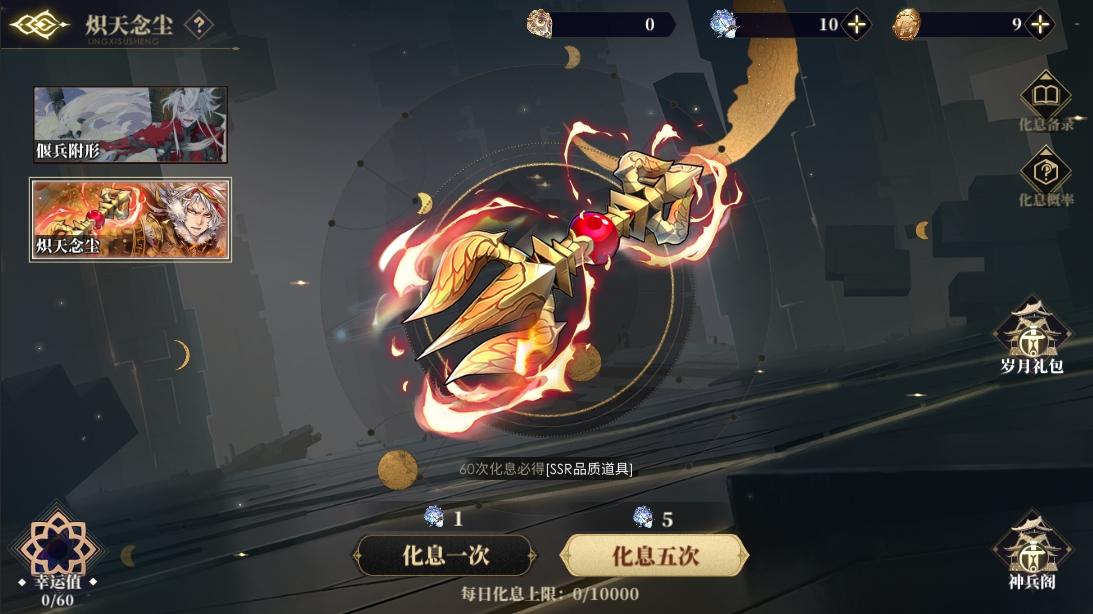Viewport: 1093px width, 614px height.
Task: Open the question mark help beside 炽天念尘
Action: [x=199, y=25]
